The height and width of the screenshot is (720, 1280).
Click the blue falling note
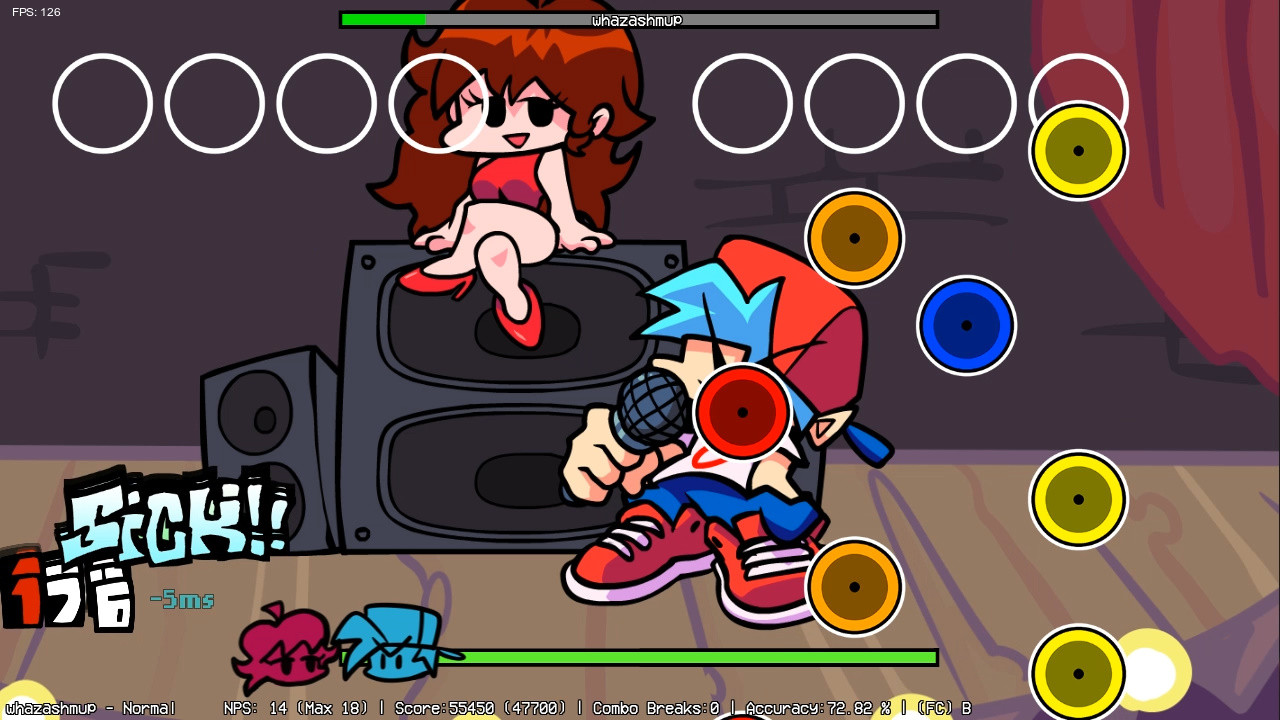tap(965, 324)
